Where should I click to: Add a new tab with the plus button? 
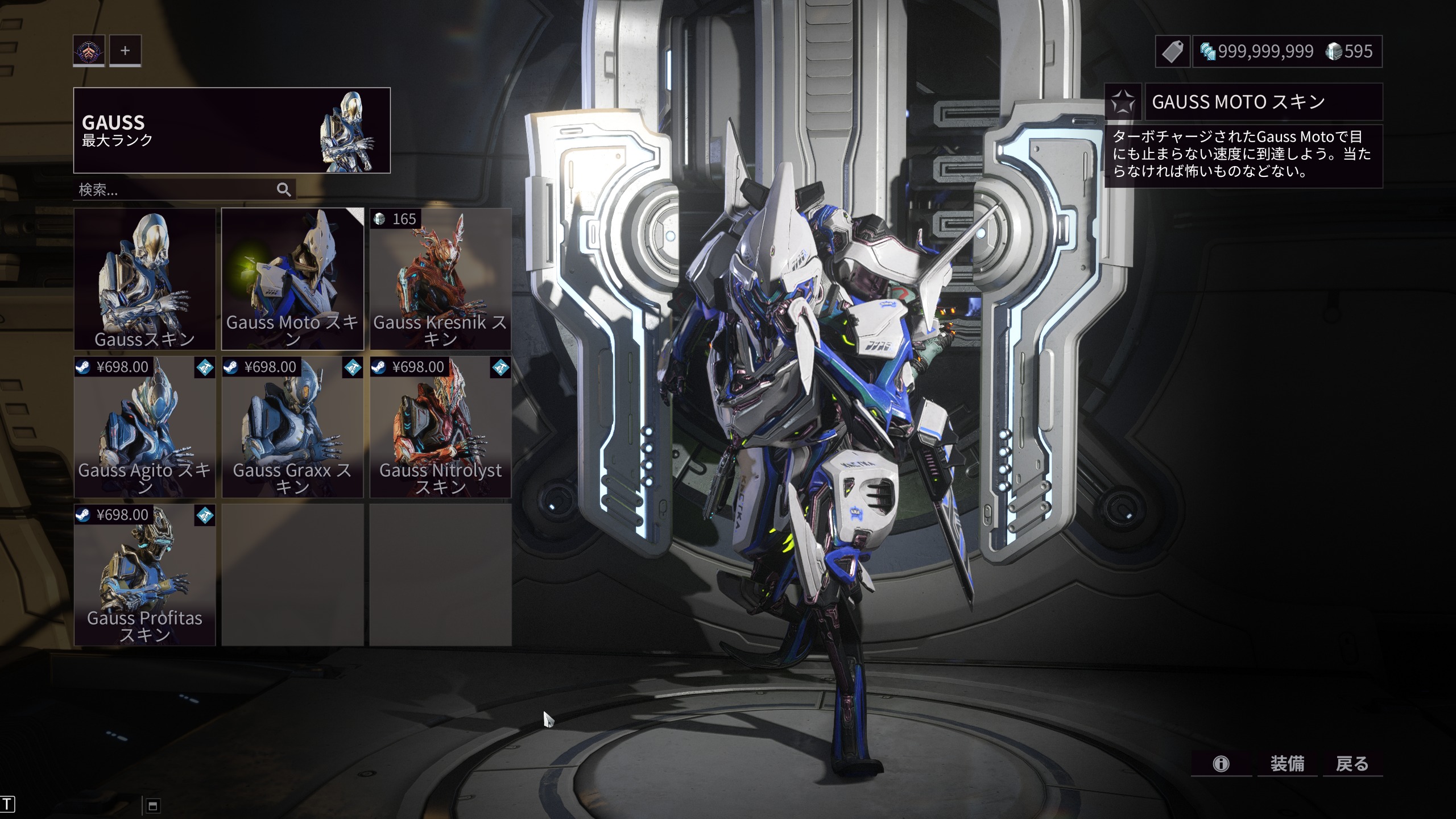(125, 51)
